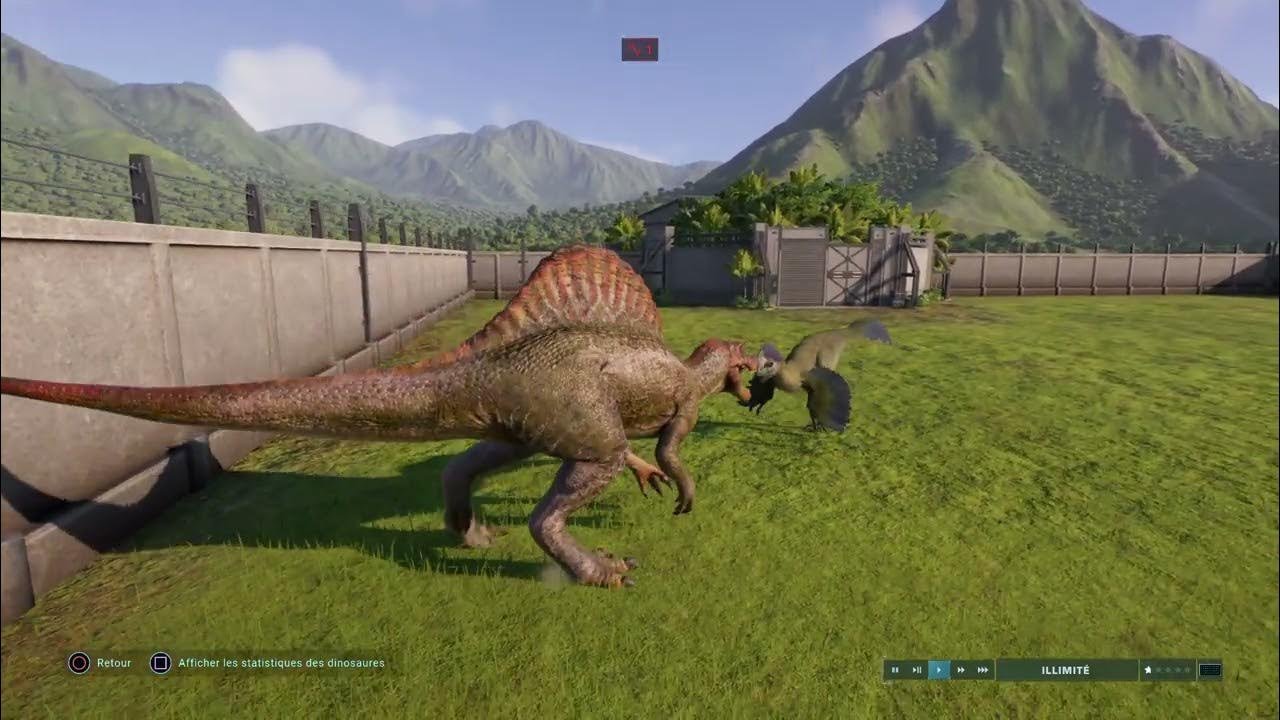Open the dark panel icon beside the rating
The image size is (1280, 720).
click(1210, 670)
